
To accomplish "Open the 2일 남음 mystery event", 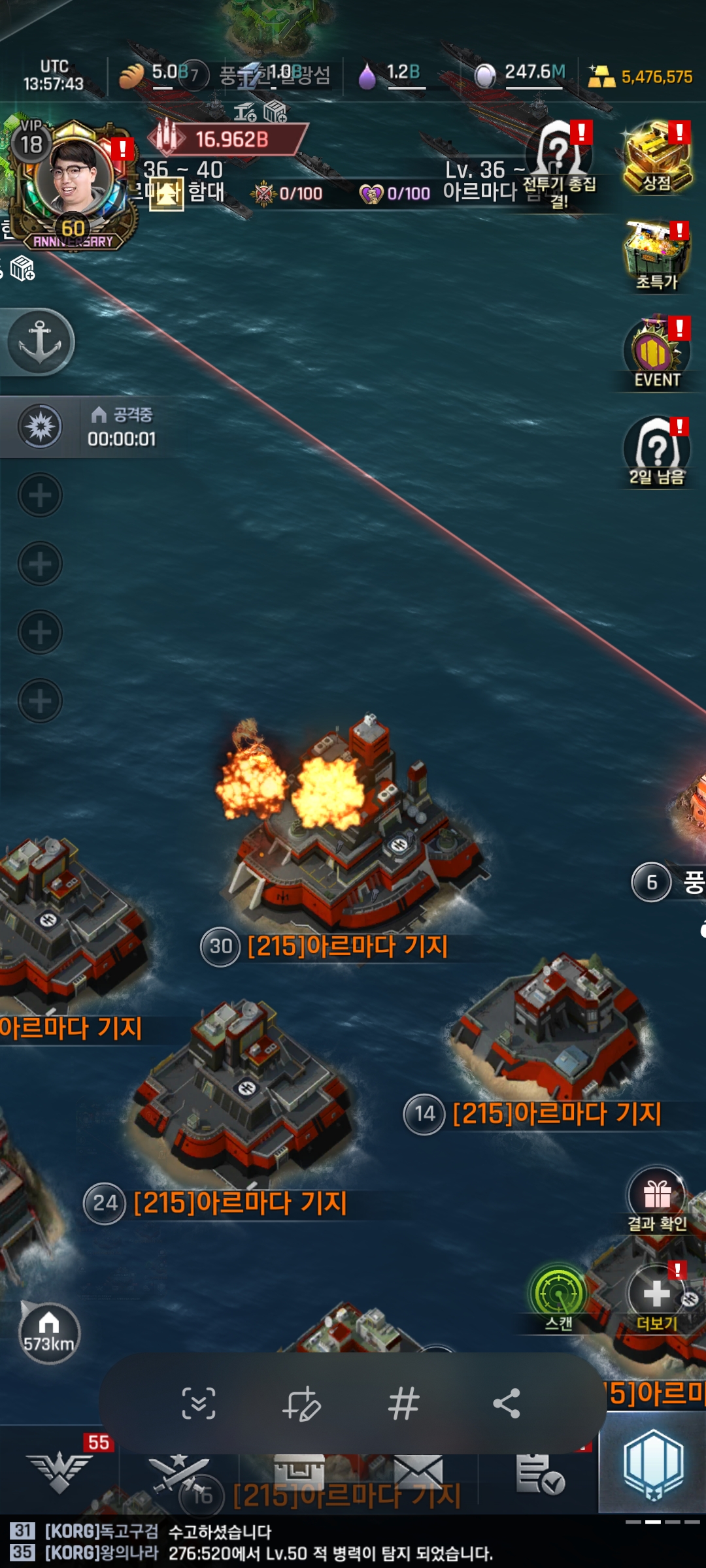I will pos(657,452).
